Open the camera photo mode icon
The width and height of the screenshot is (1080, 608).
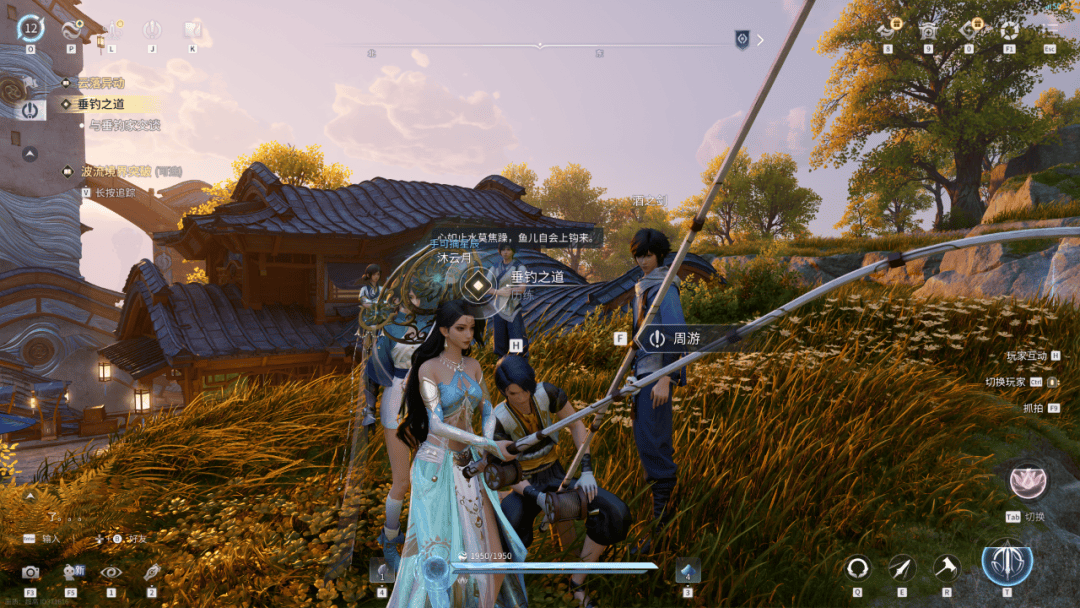pos(31,572)
